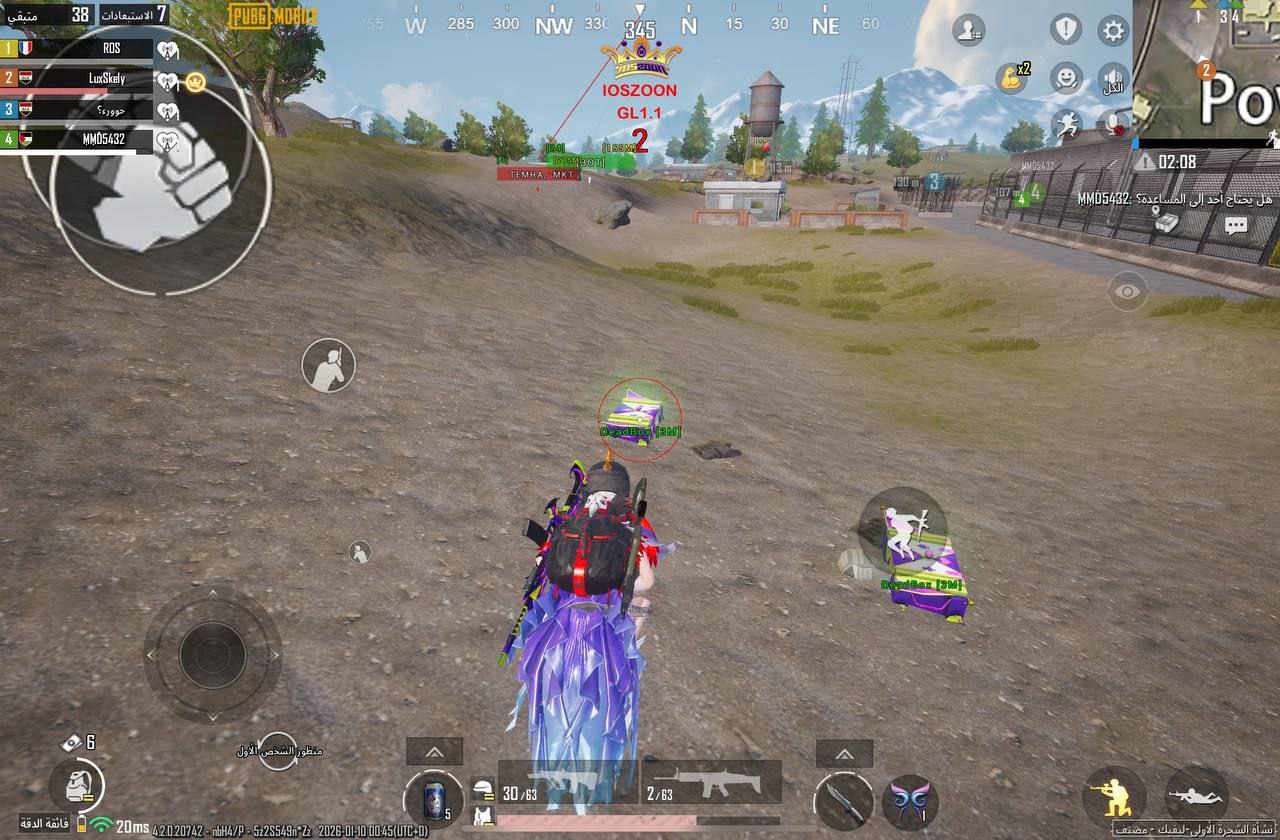Screen dimensions: 1280x840
Task: Tap the free-look eye button
Action: (1128, 291)
